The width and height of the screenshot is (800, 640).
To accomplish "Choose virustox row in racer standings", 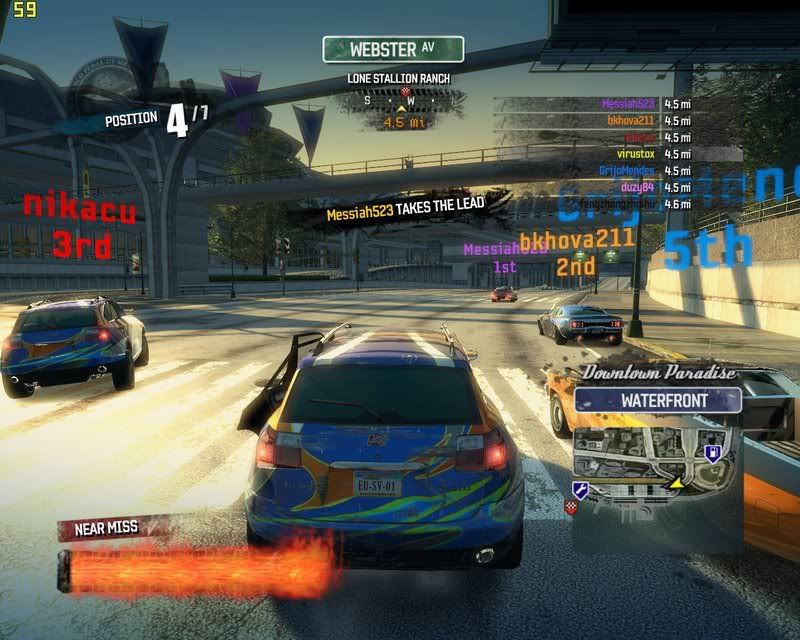I will [635, 154].
